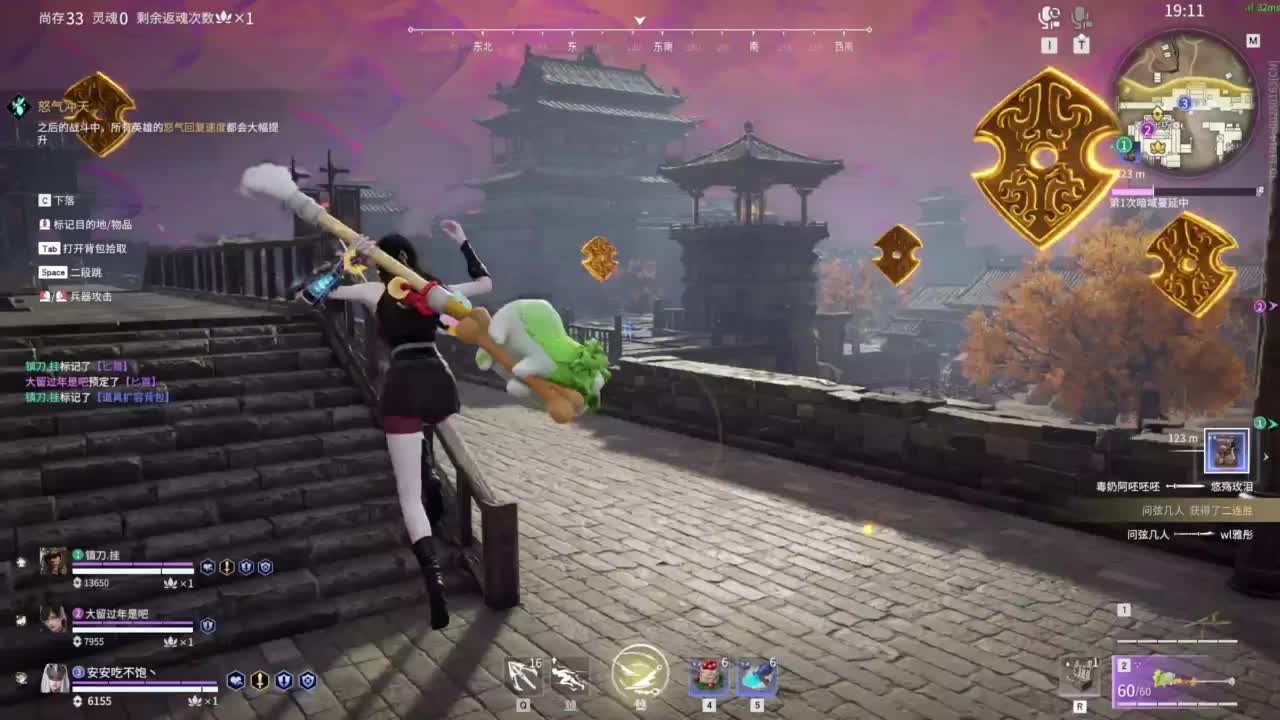Use the red medicine jar in slot 4
Screen dimensions: 1280x720
click(x=707, y=677)
